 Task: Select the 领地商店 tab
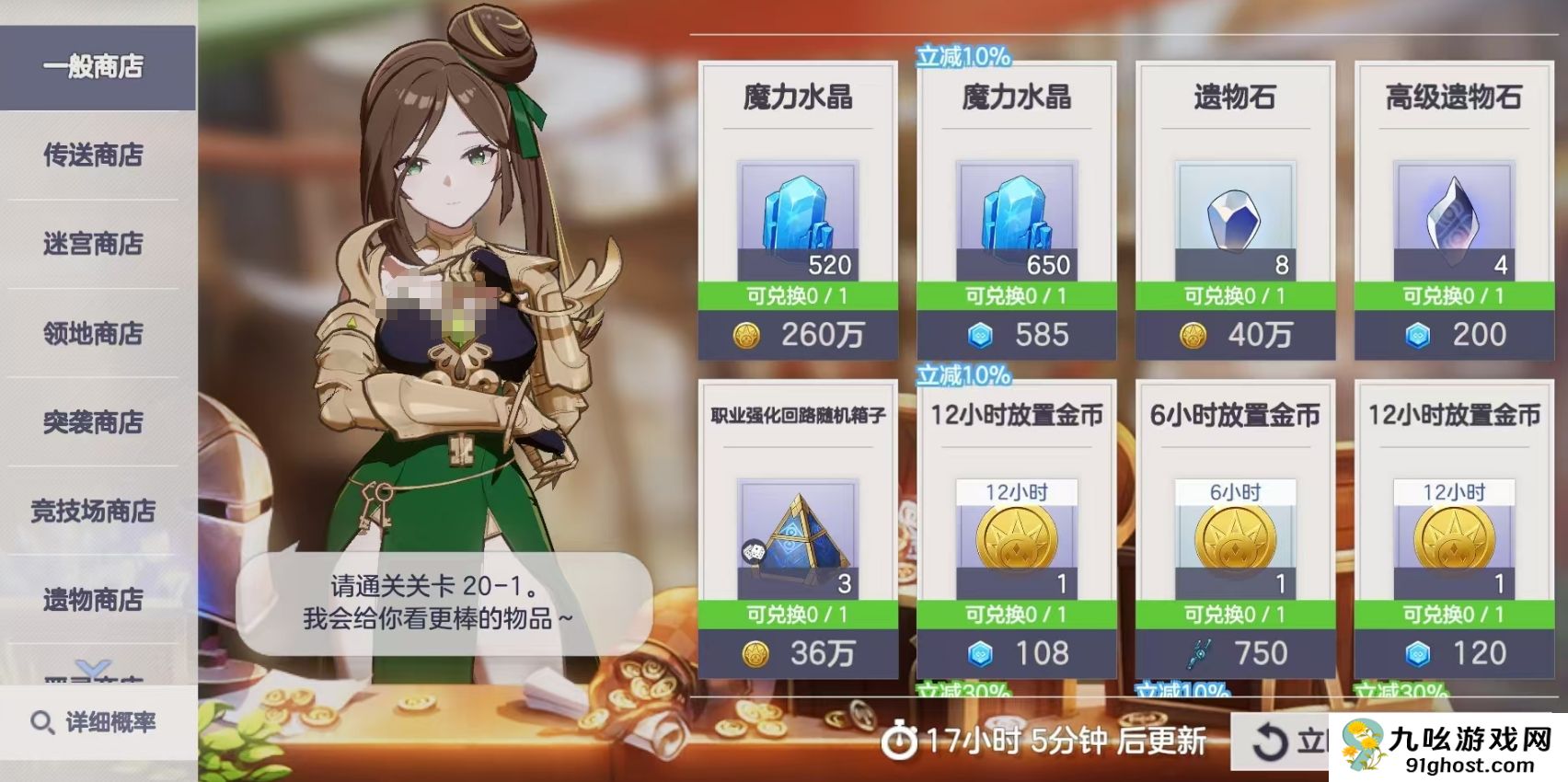coord(92,333)
